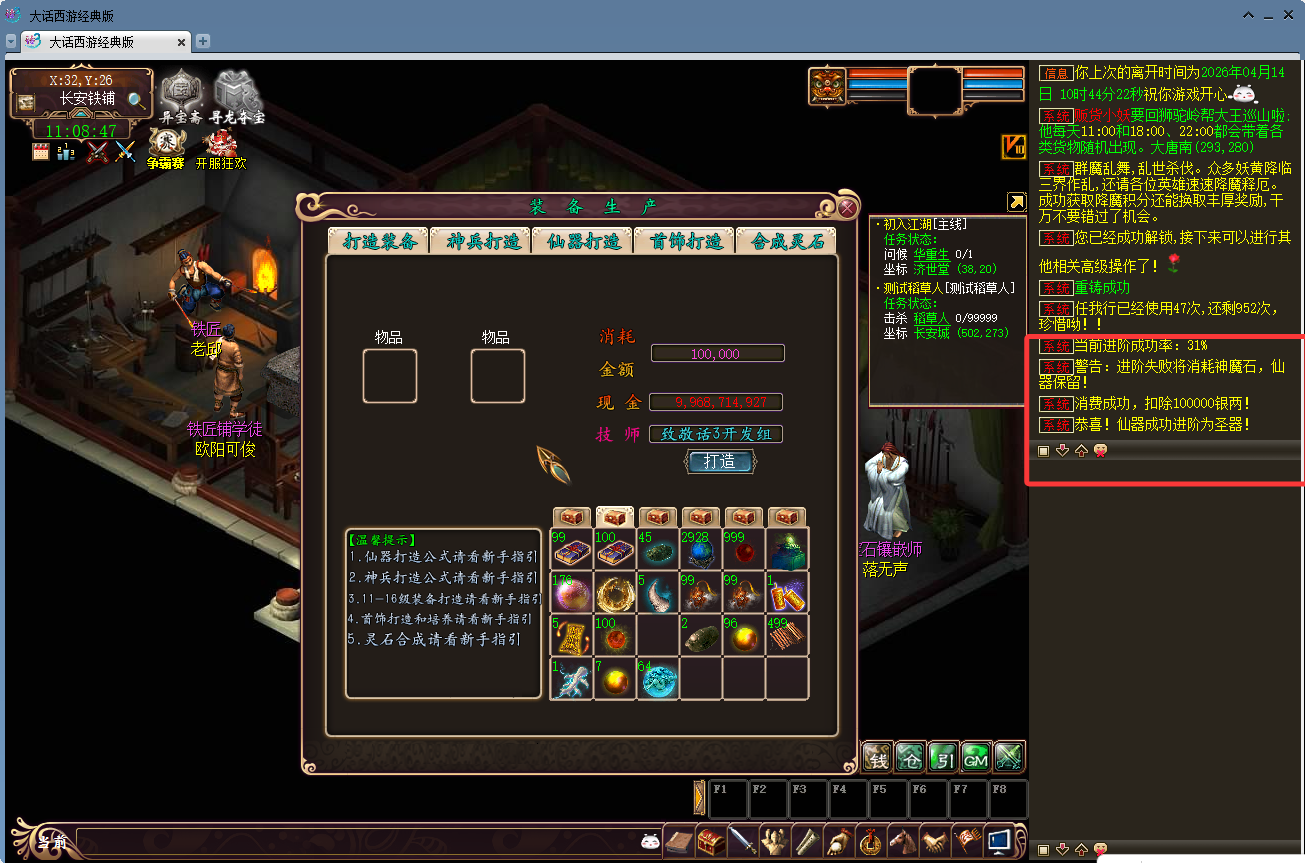Open the red treasure chest bag icon

711,841
